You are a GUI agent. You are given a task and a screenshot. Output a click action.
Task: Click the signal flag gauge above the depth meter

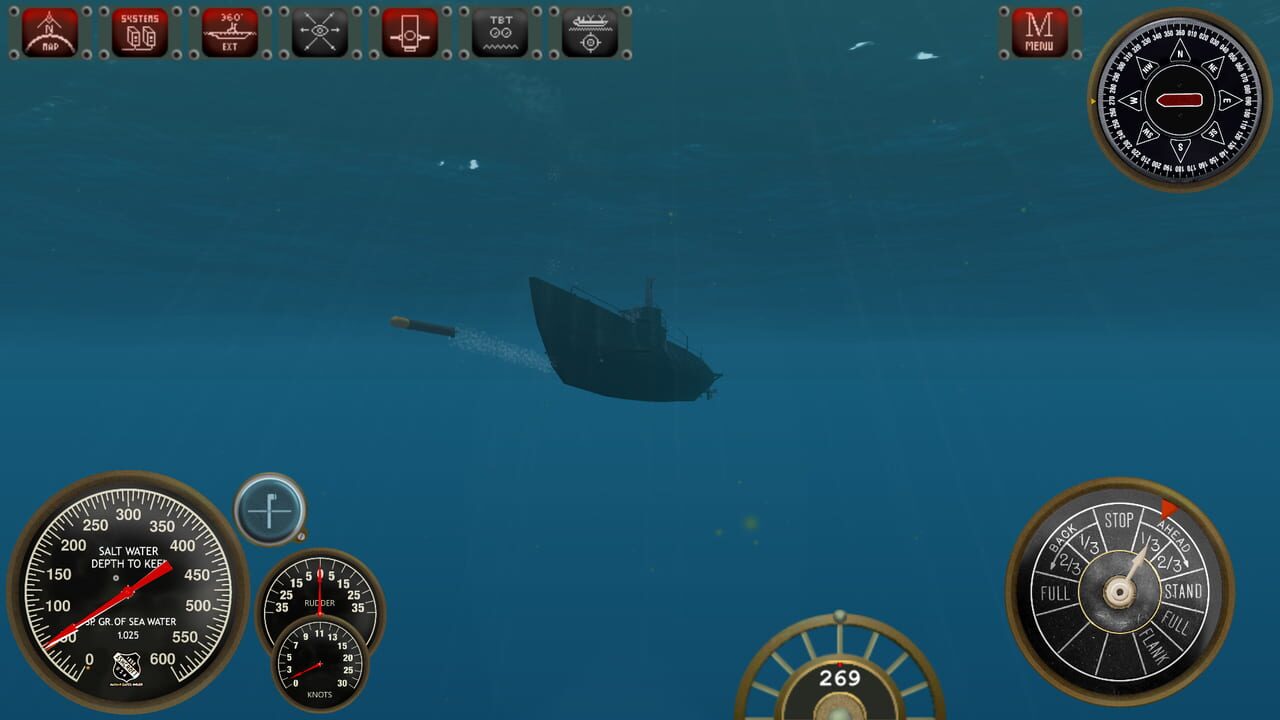click(x=269, y=510)
